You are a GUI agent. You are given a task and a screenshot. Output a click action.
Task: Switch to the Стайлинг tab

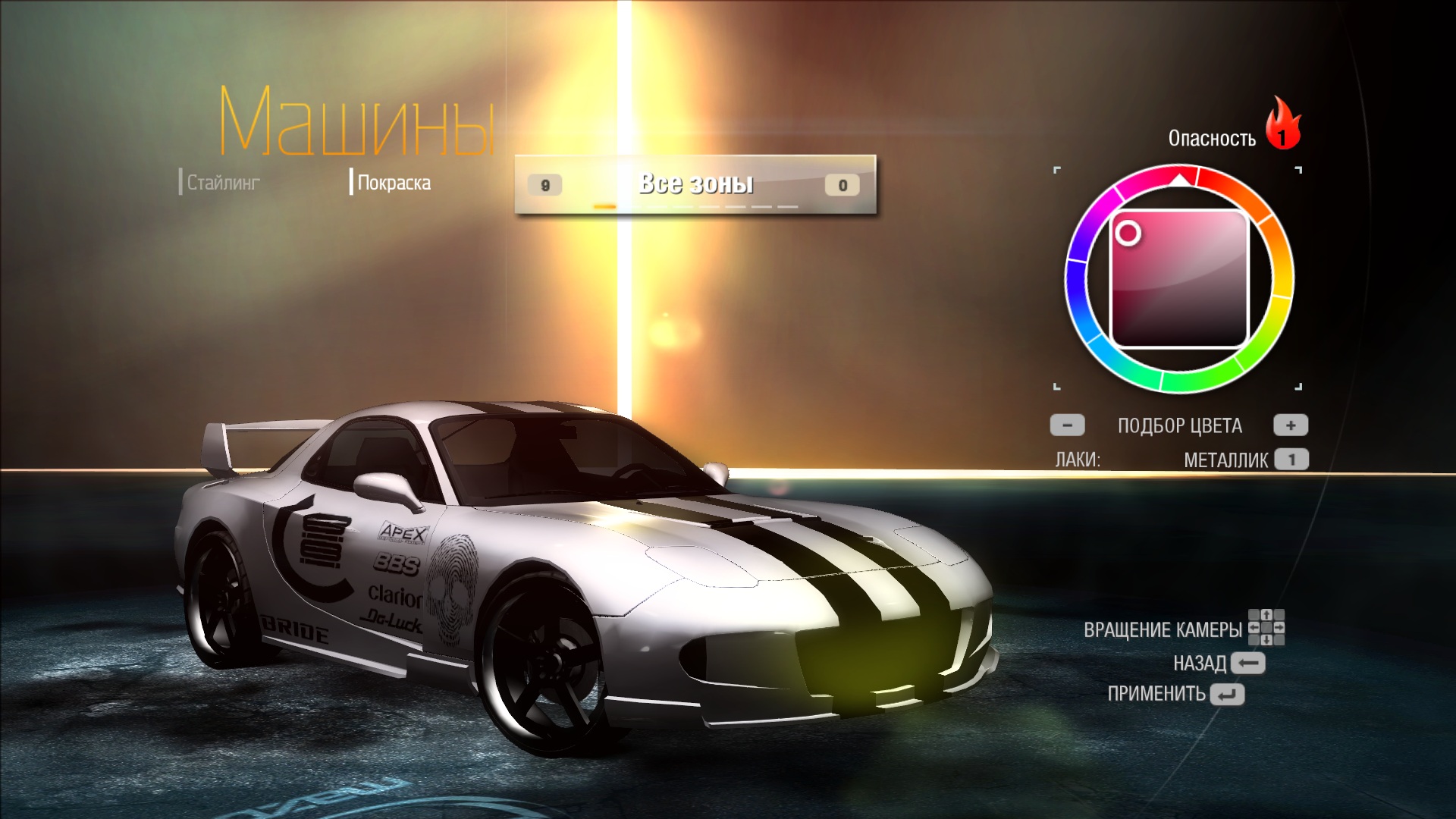pyautogui.click(x=223, y=183)
